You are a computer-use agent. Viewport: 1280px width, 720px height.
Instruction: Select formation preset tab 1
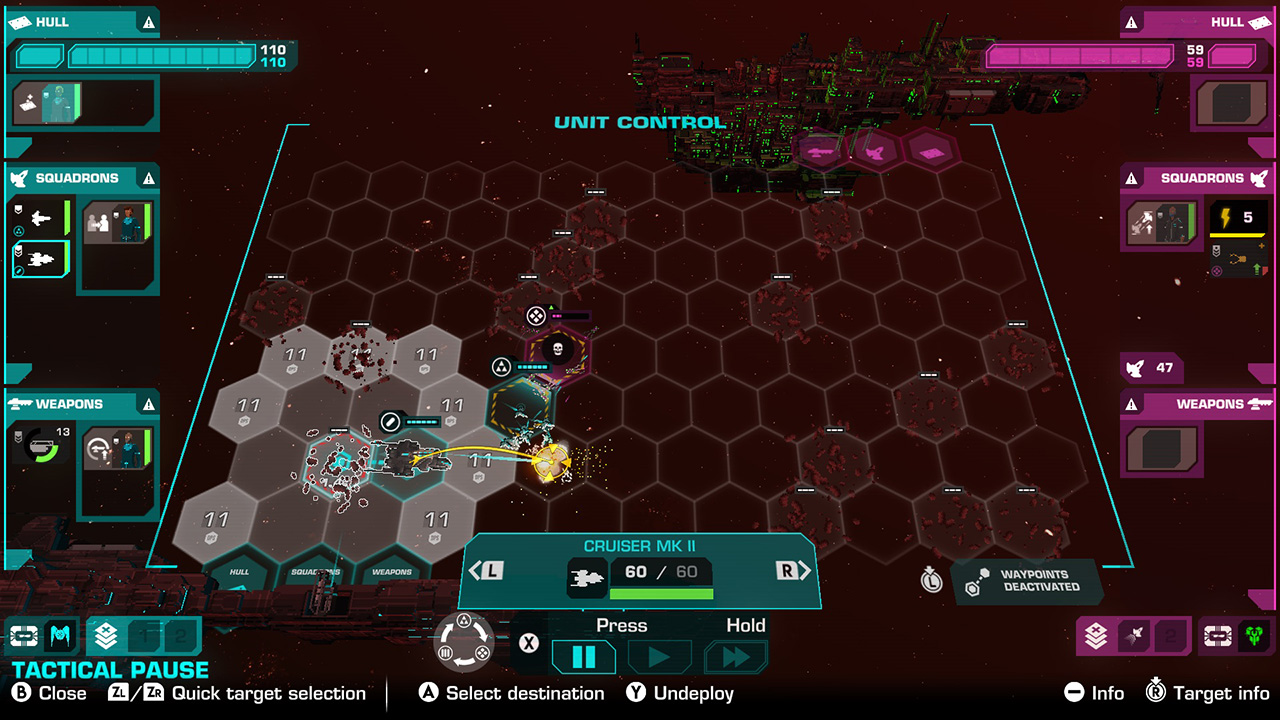tap(144, 636)
